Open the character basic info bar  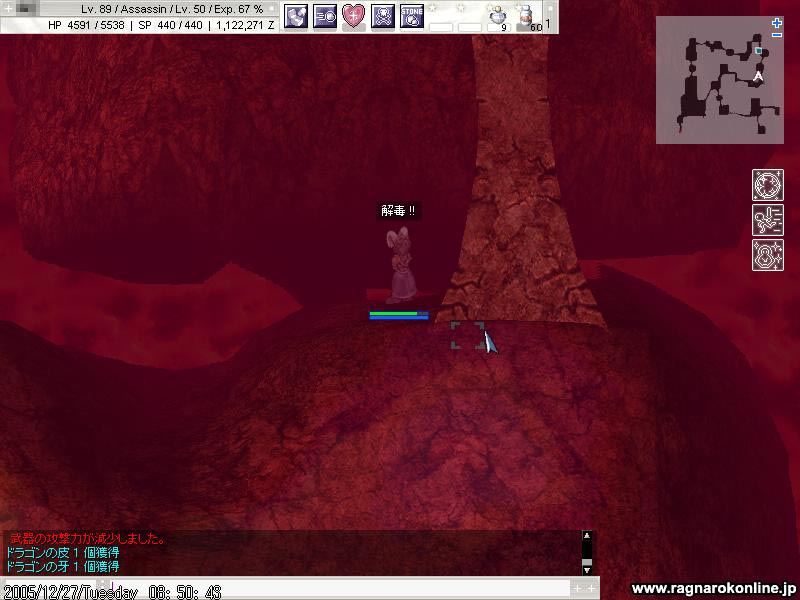point(140,16)
